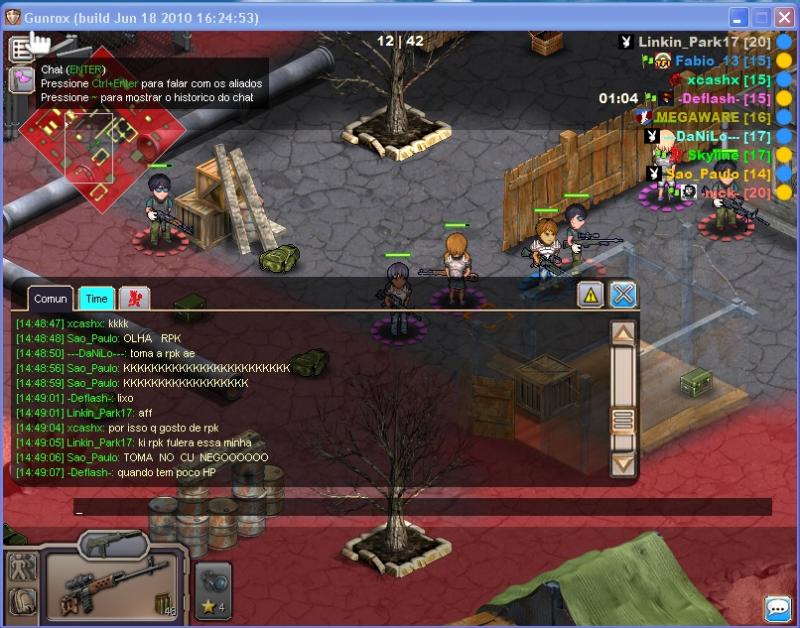
Task: Close the chat history window
Action: pos(623,294)
